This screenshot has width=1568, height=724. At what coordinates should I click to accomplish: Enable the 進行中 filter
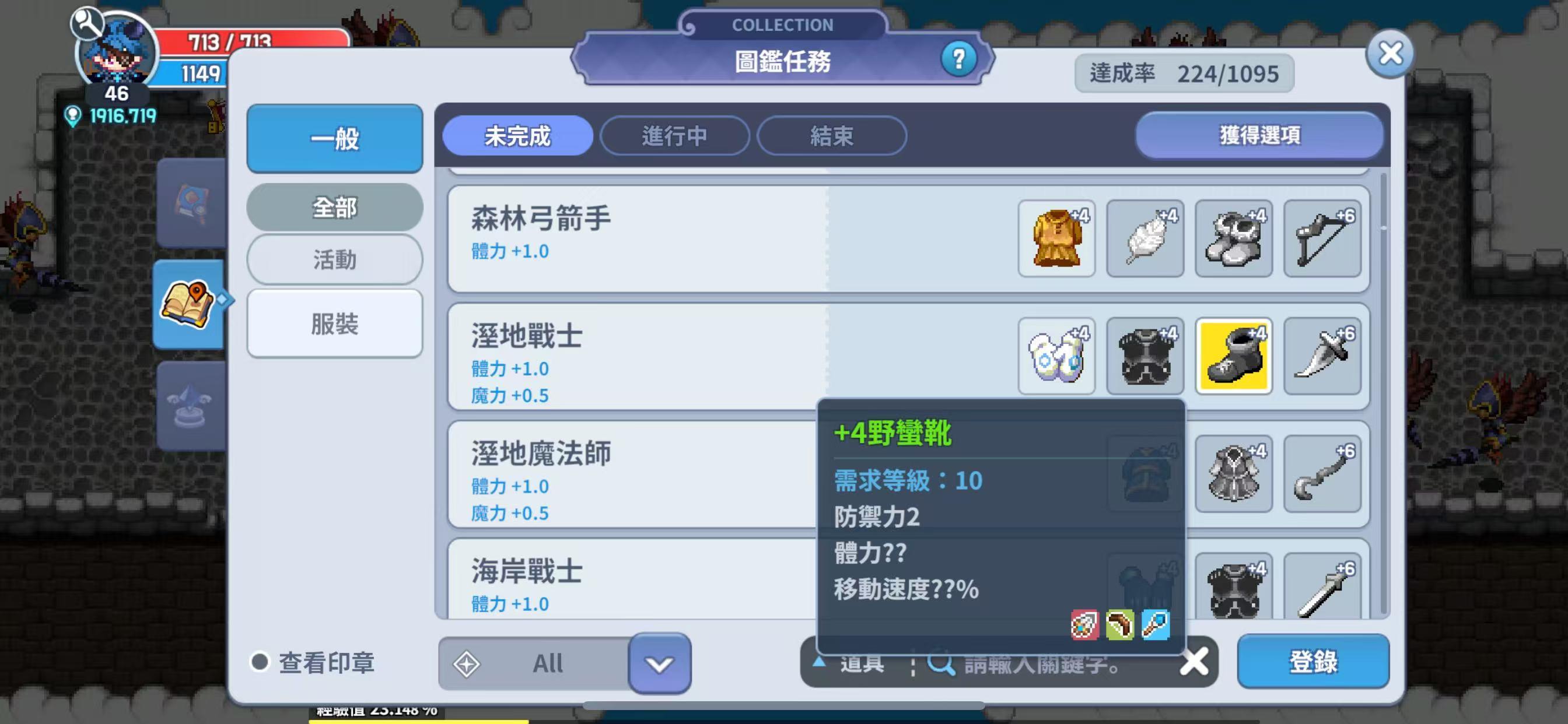674,136
